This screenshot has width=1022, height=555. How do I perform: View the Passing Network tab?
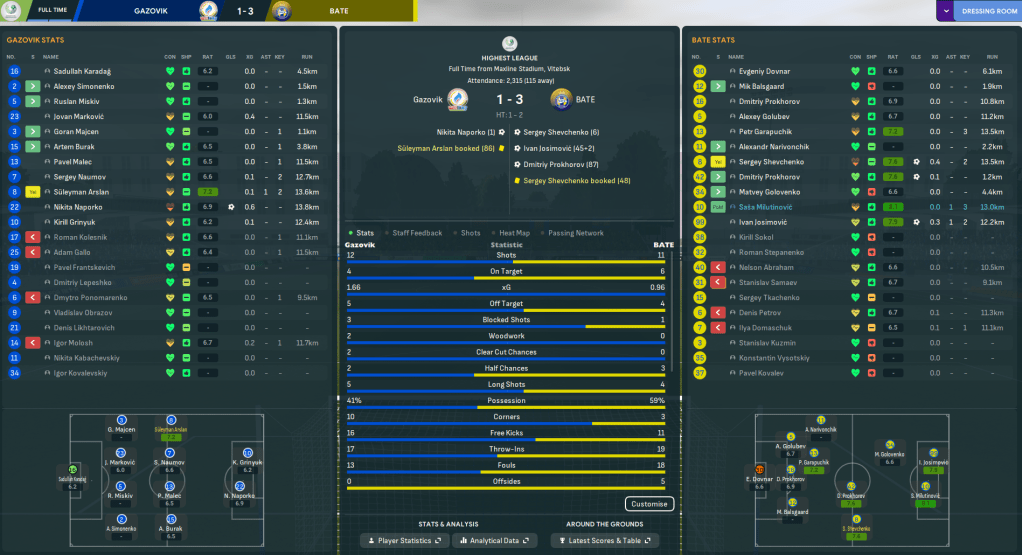[575, 233]
